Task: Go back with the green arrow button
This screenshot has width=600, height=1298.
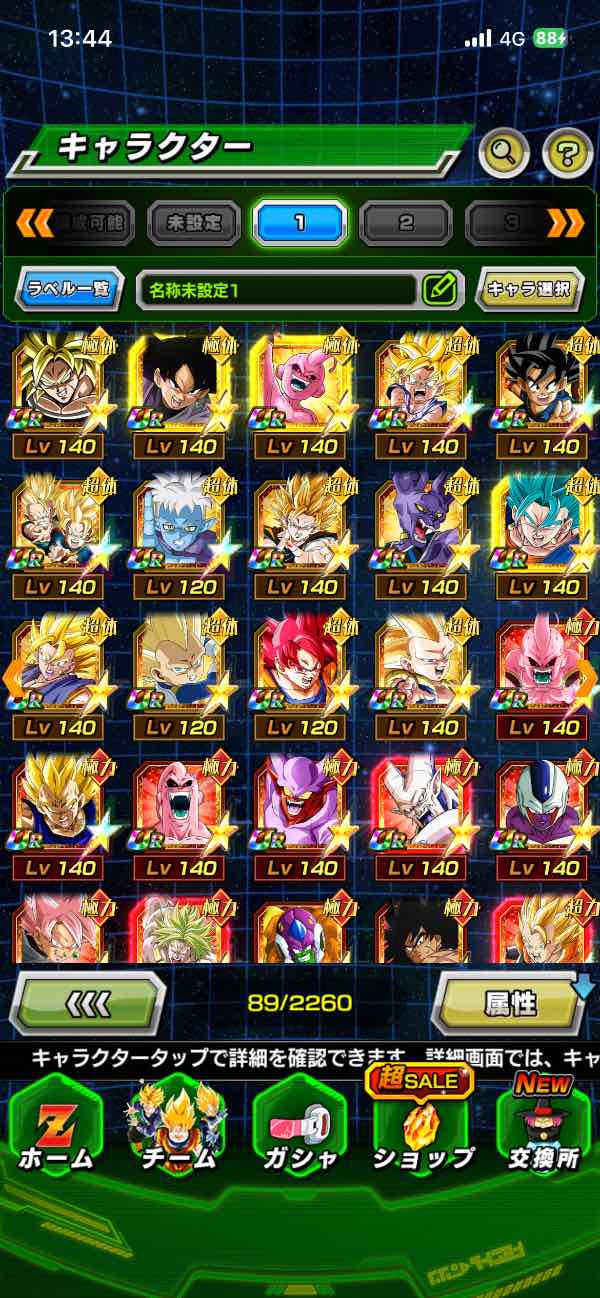Action: point(87,1002)
